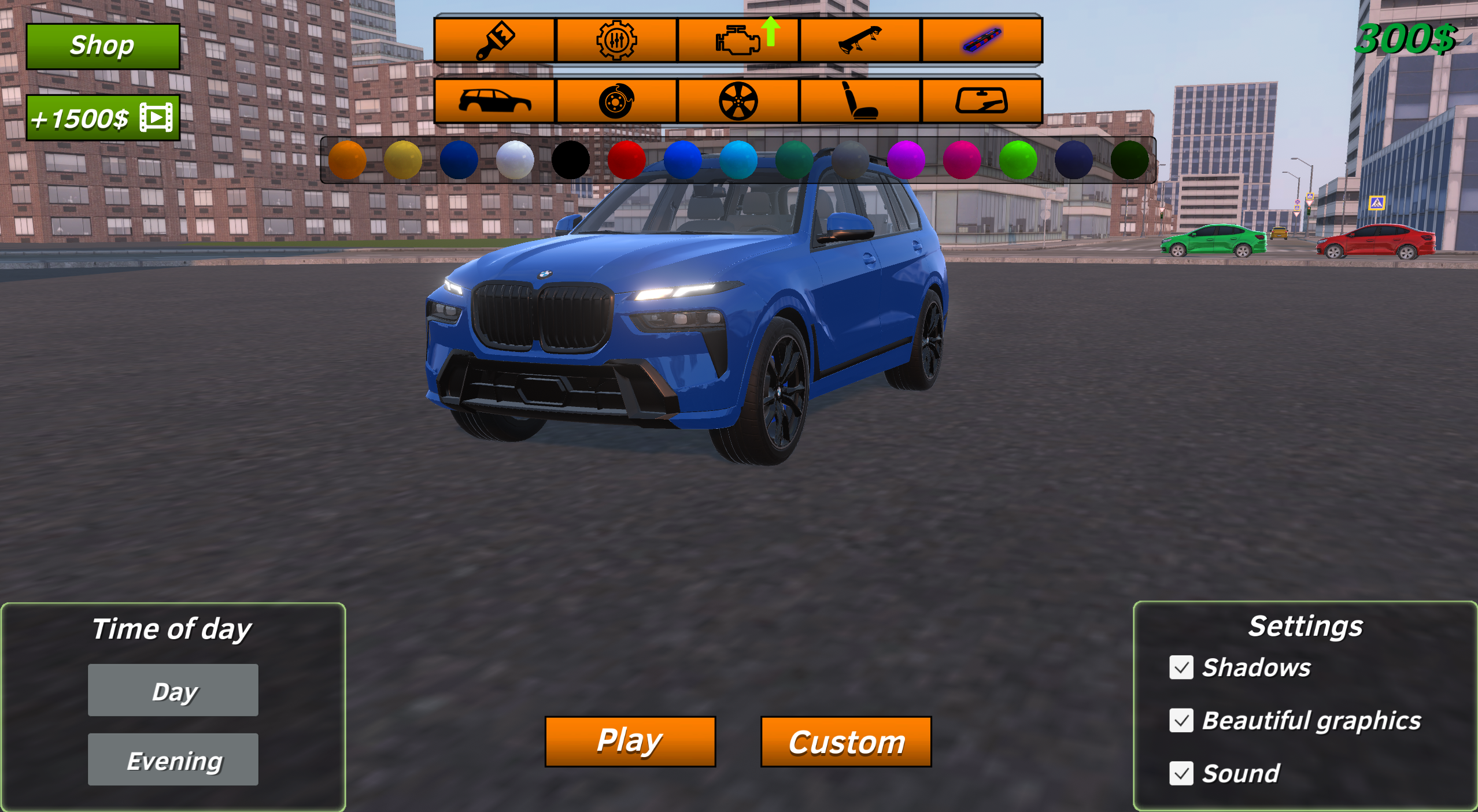
Task: Turn off the Sound setting
Action: (1181, 774)
